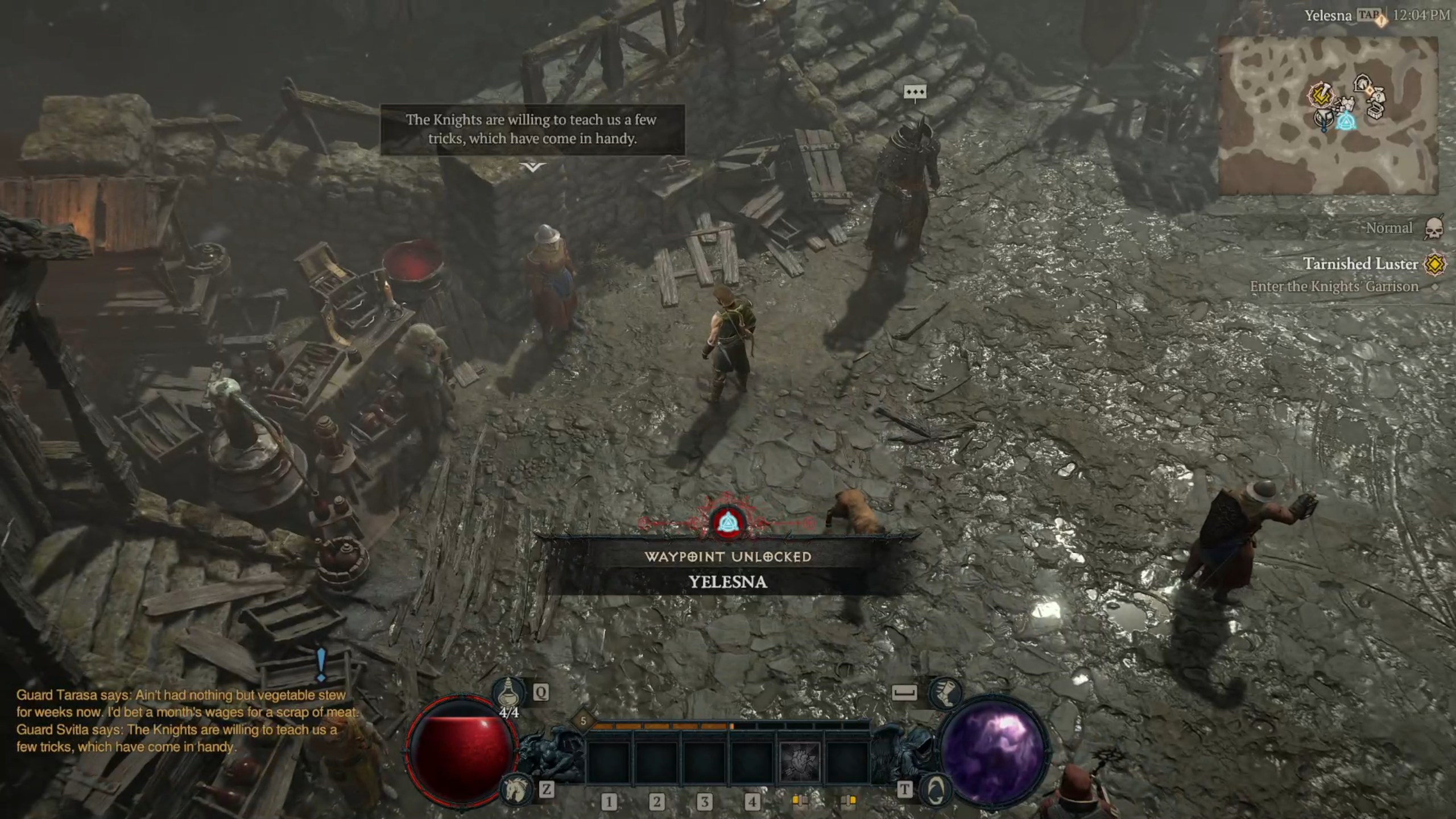Open the Tarnished Luster quest tracker
Image resolution: width=1456 pixels, height=819 pixels.
1360,264
